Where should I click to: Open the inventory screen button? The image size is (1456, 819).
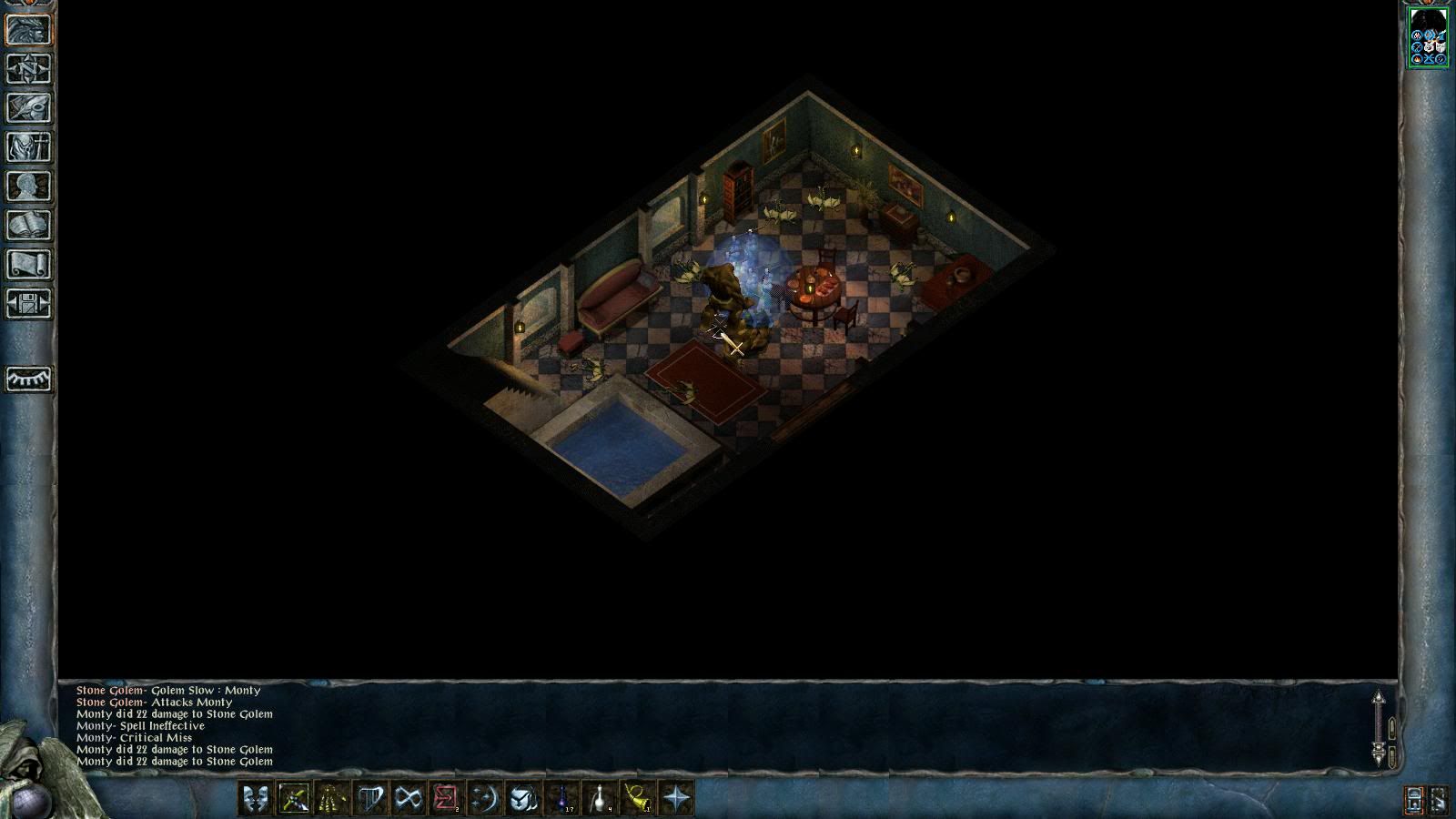(29, 147)
